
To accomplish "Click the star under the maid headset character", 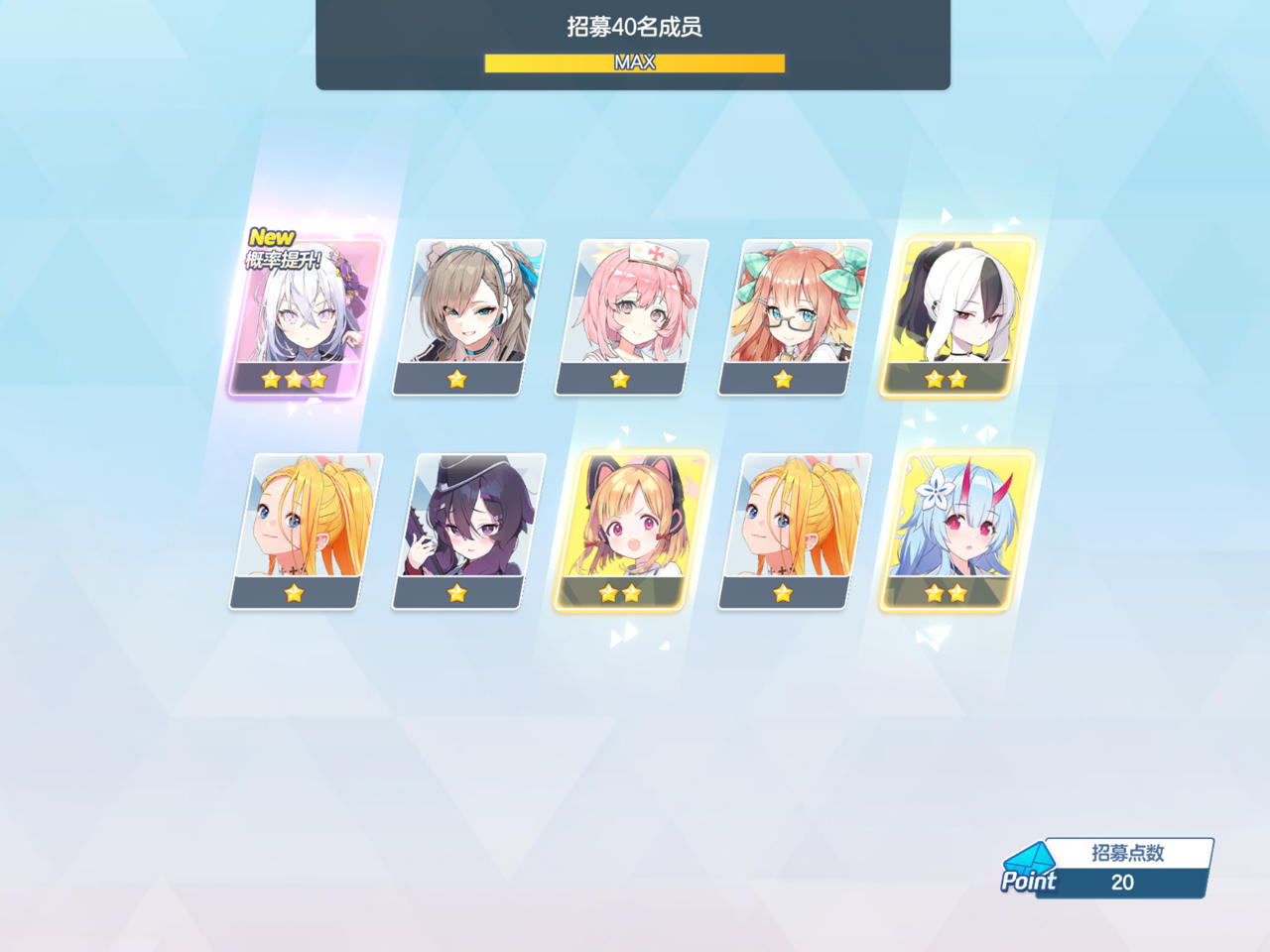I will (457, 378).
